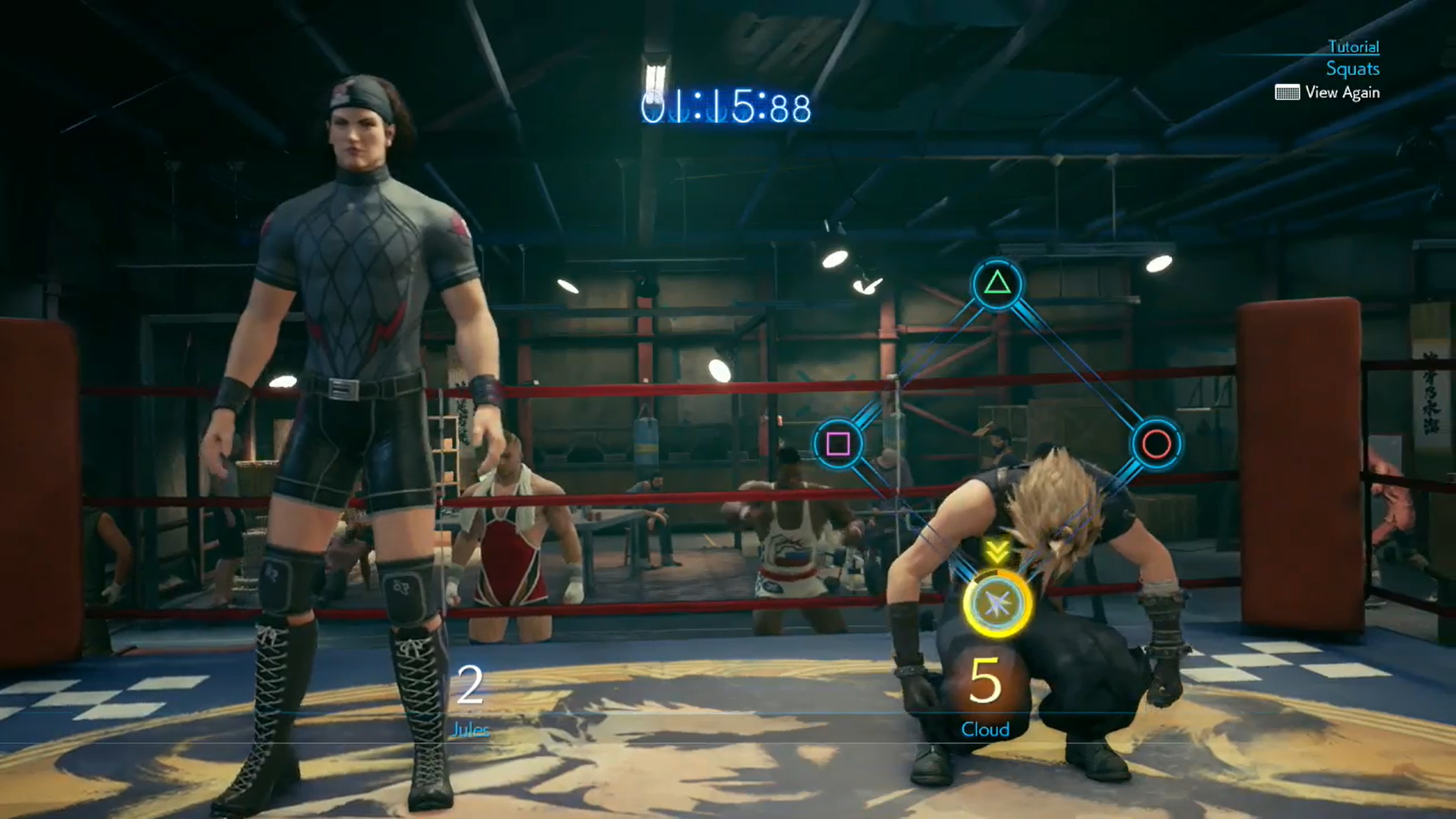The height and width of the screenshot is (819, 1456).
Task: Select the green triangle node
Action: (996, 284)
